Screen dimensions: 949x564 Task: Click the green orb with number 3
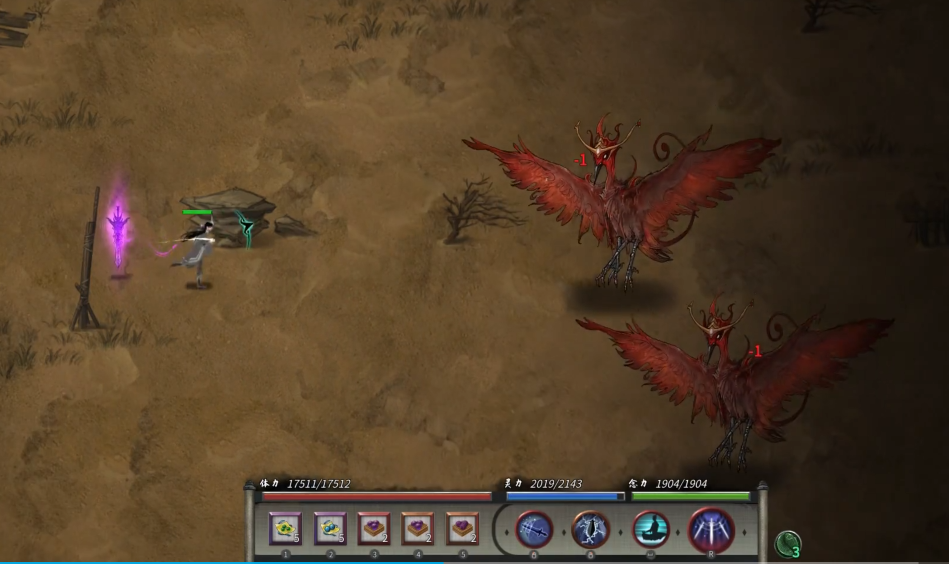[x=788, y=544]
